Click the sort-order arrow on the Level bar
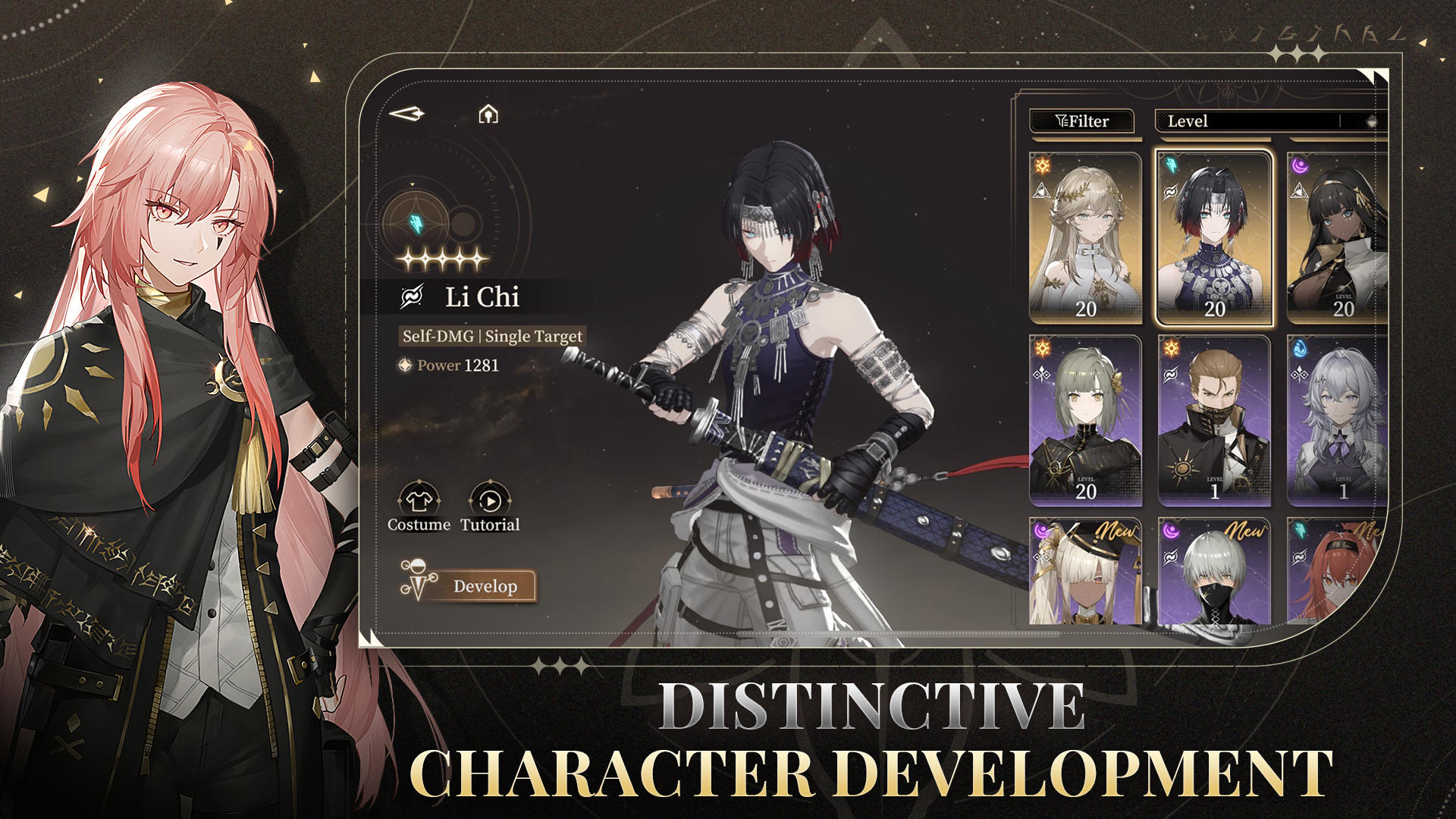 click(1370, 120)
